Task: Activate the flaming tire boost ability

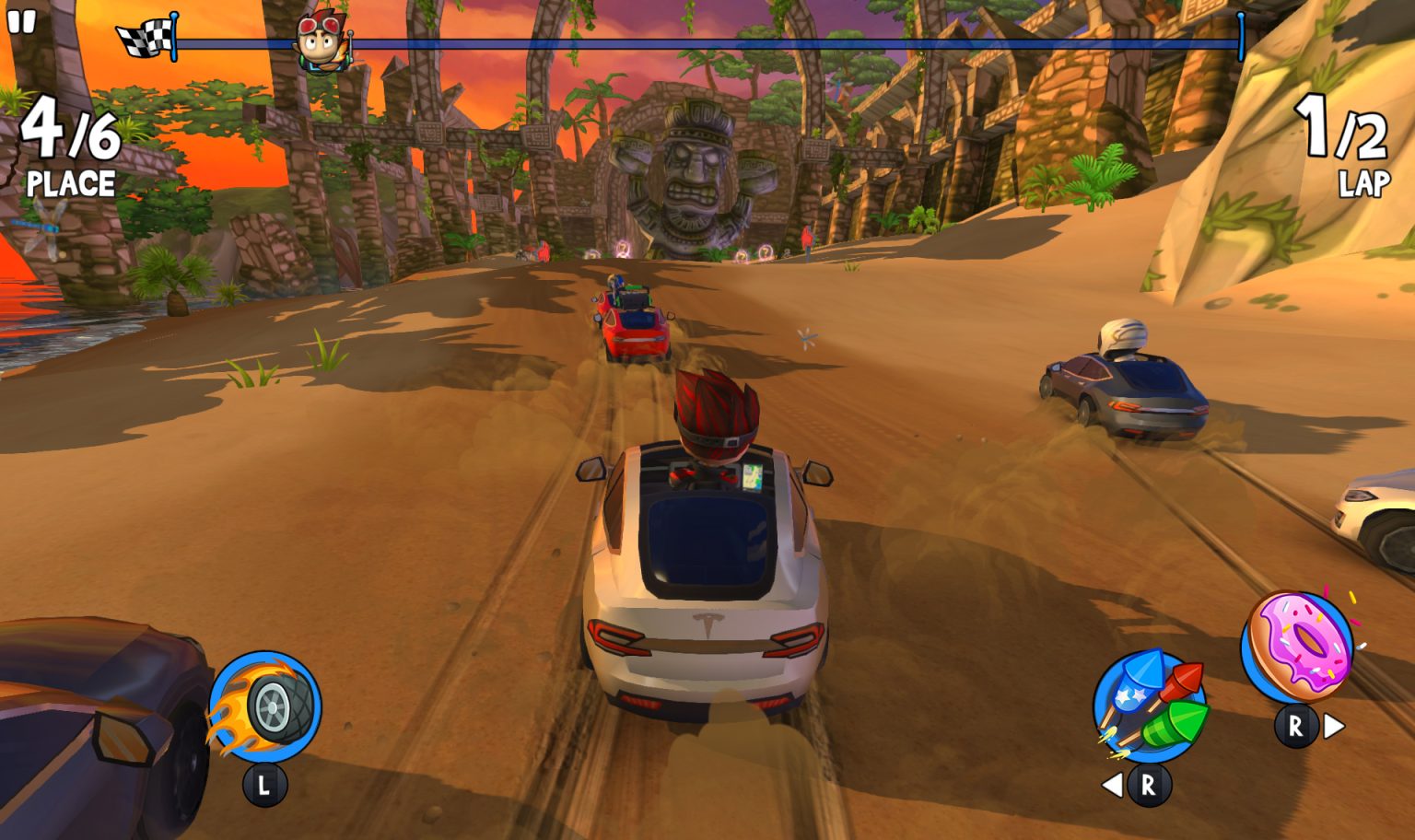Action: [267, 707]
